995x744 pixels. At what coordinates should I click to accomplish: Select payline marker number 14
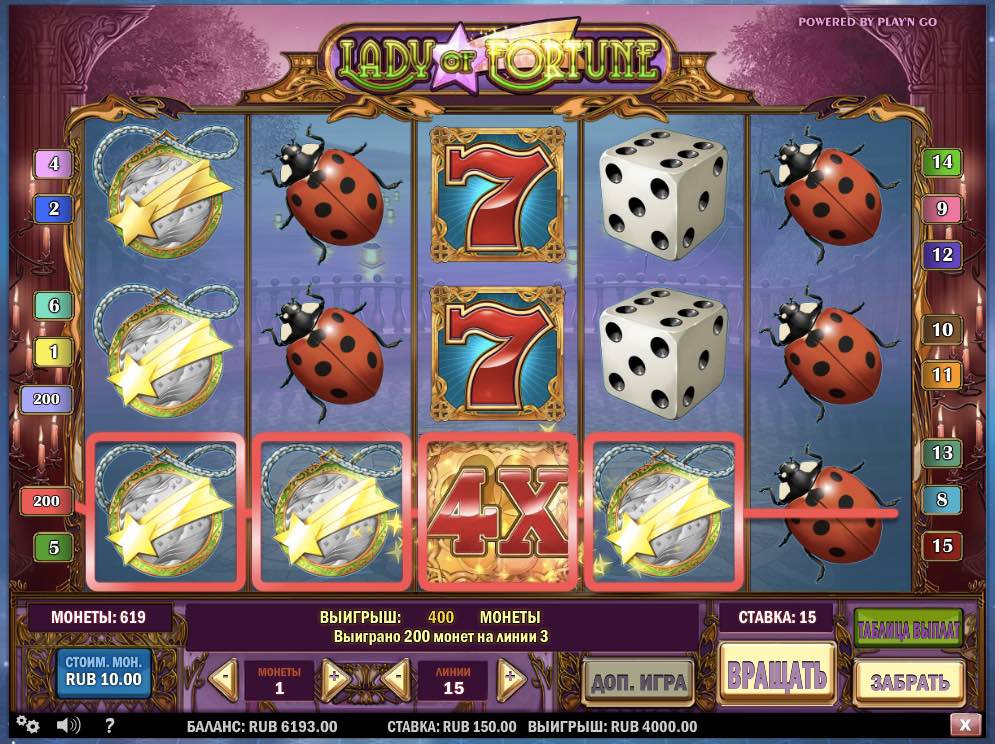[941, 162]
